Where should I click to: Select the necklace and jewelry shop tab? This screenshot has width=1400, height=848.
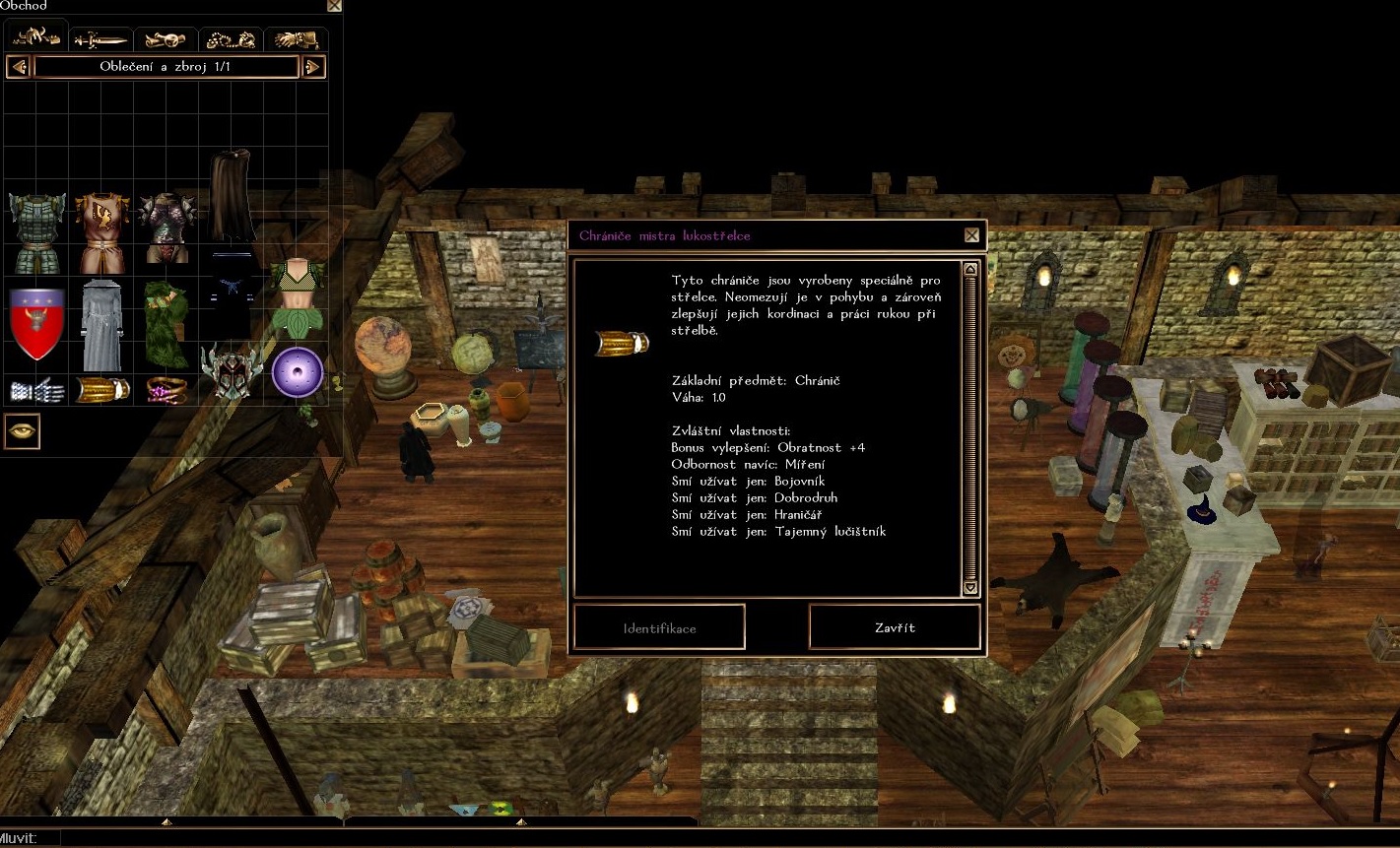231,39
